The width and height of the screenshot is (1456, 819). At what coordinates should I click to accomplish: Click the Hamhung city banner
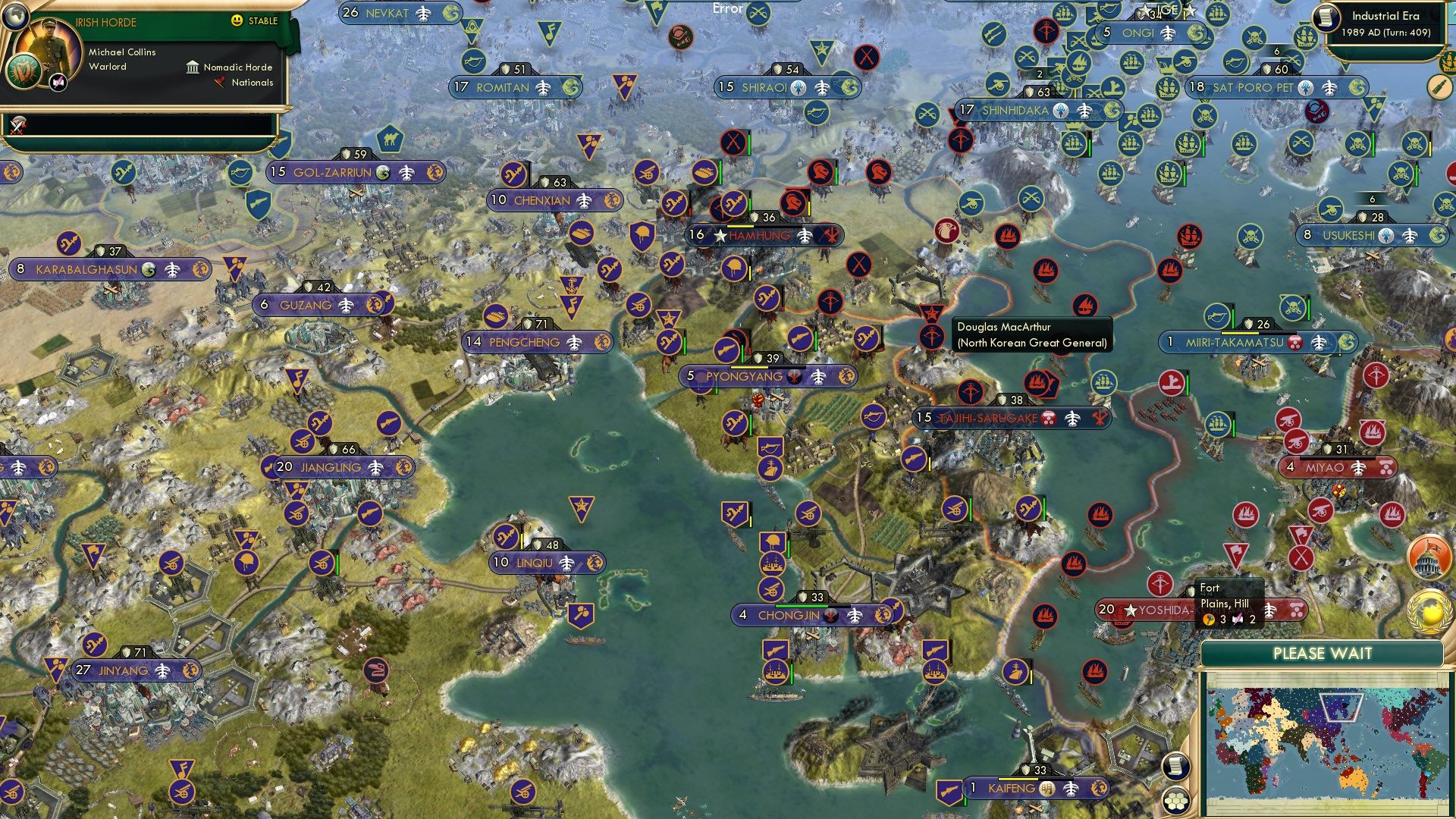pos(757,235)
